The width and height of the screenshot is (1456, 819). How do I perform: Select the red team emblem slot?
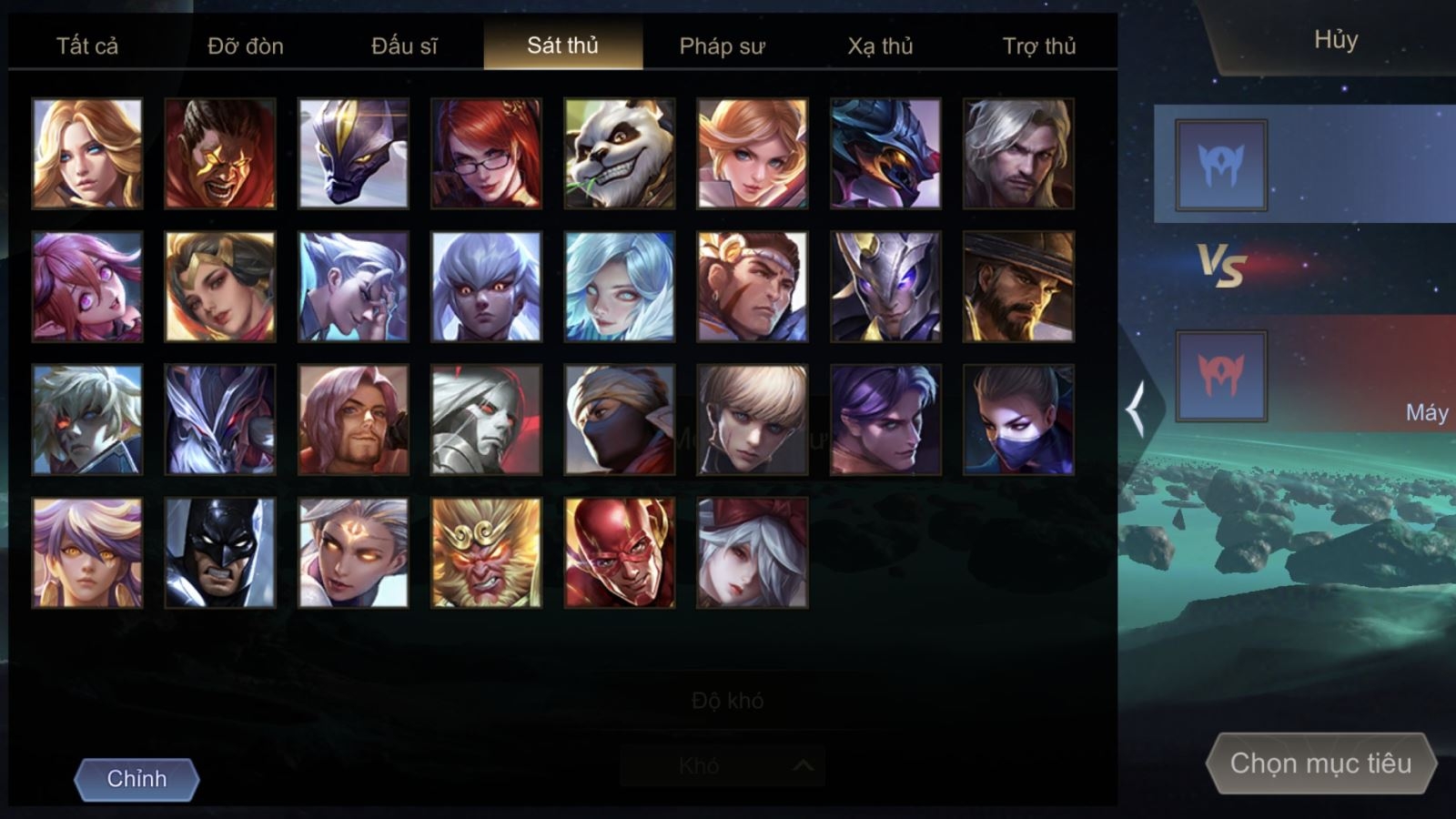click(x=1221, y=376)
